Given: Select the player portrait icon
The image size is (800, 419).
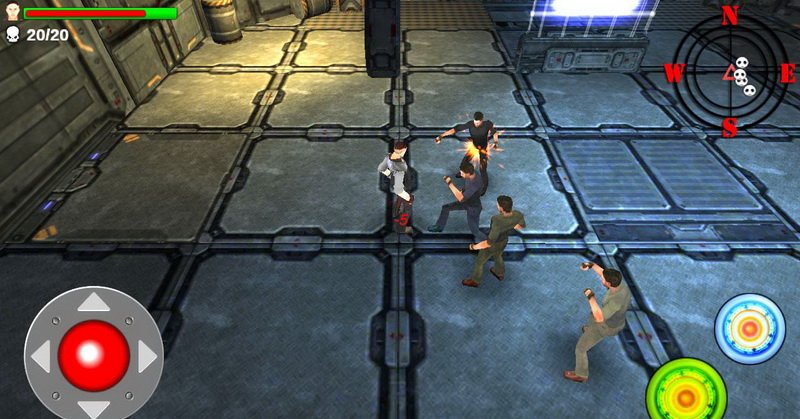Looking at the screenshot, I should 12,12.
